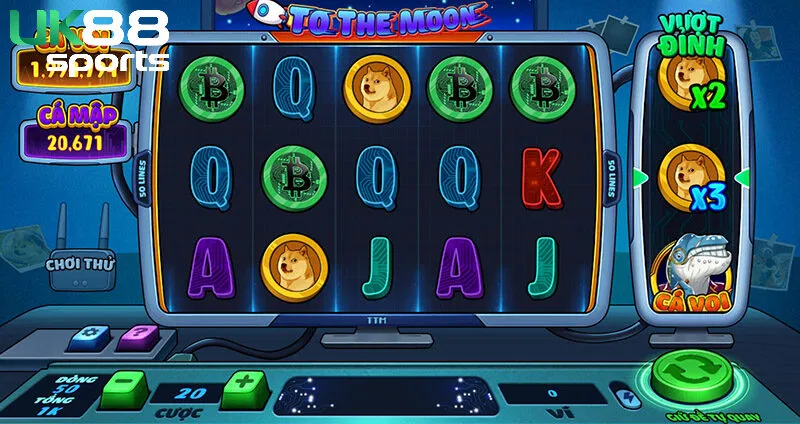Increase the bet with the plus button
The height and width of the screenshot is (424, 800).
(x=241, y=385)
